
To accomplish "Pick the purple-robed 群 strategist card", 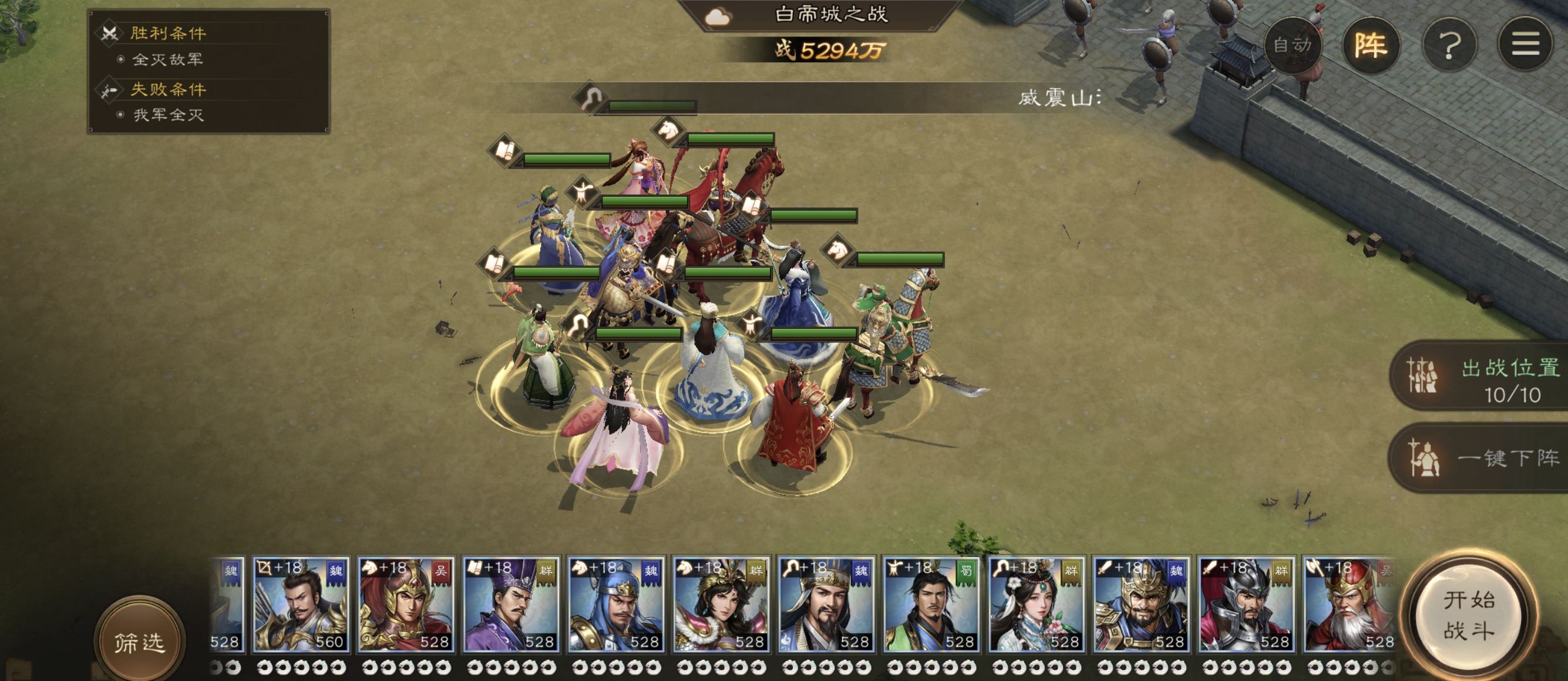I will (x=511, y=605).
